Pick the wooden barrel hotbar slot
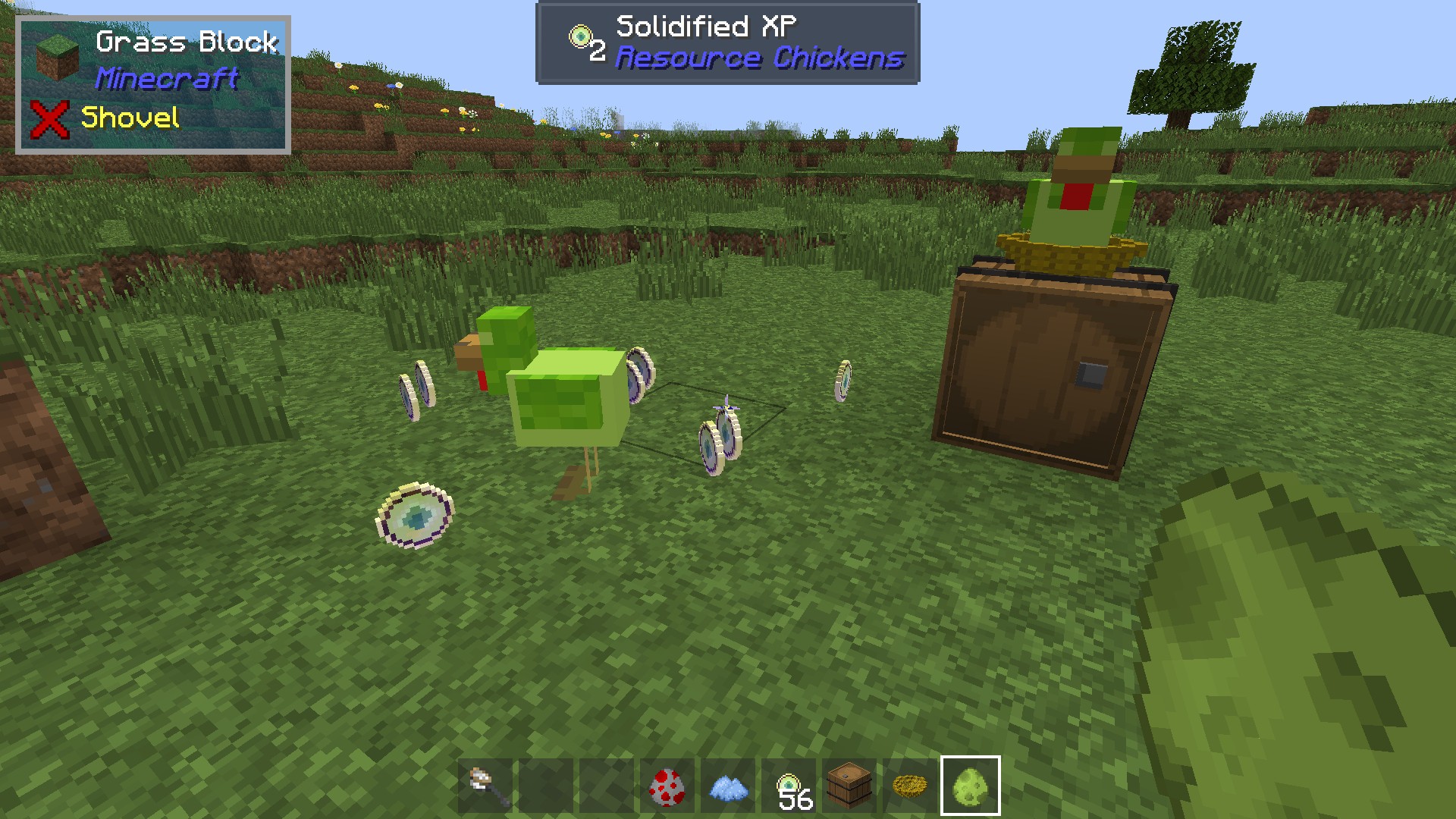Screen dimensions: 1456x819 point(849,786)
